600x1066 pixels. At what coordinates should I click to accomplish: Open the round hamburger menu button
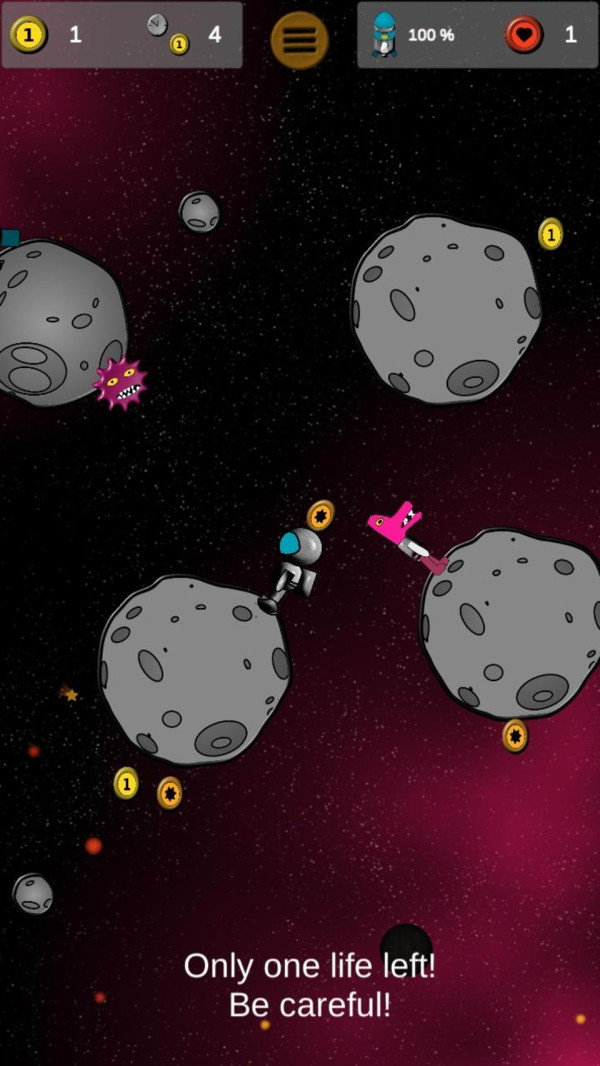tap(299, 40)
